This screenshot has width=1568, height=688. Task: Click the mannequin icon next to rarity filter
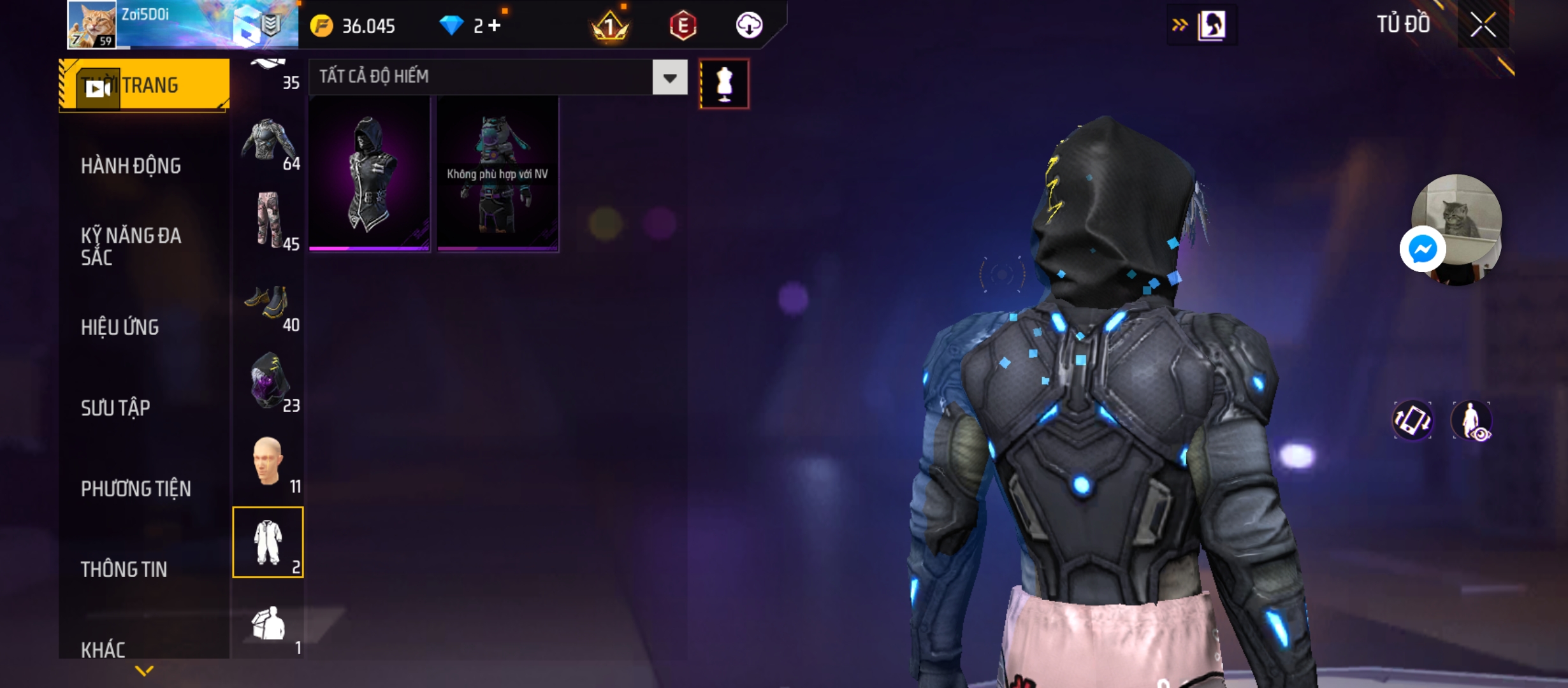[x=724, y=84]
